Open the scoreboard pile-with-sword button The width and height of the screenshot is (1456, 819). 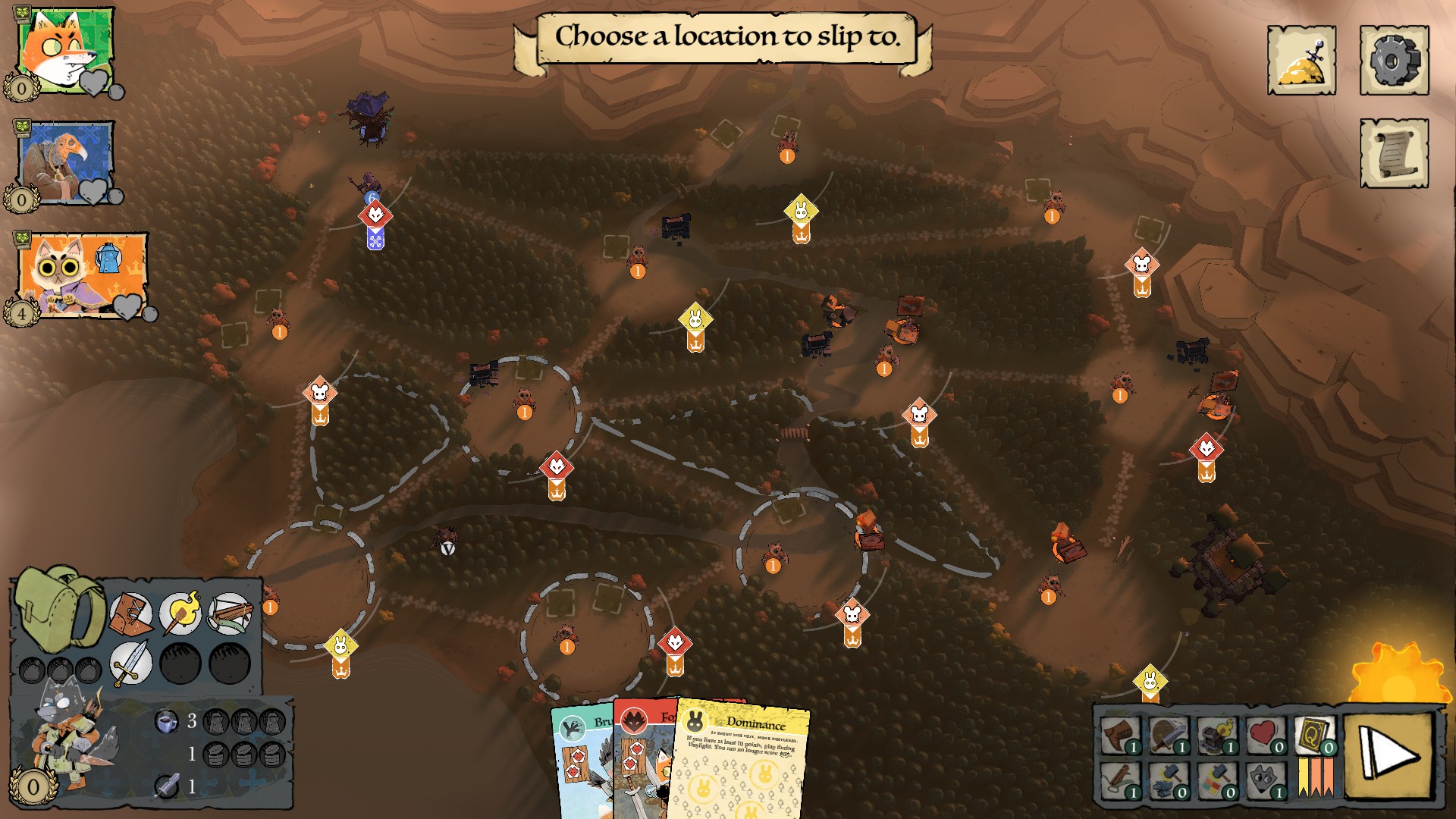tap(1301, 61)
